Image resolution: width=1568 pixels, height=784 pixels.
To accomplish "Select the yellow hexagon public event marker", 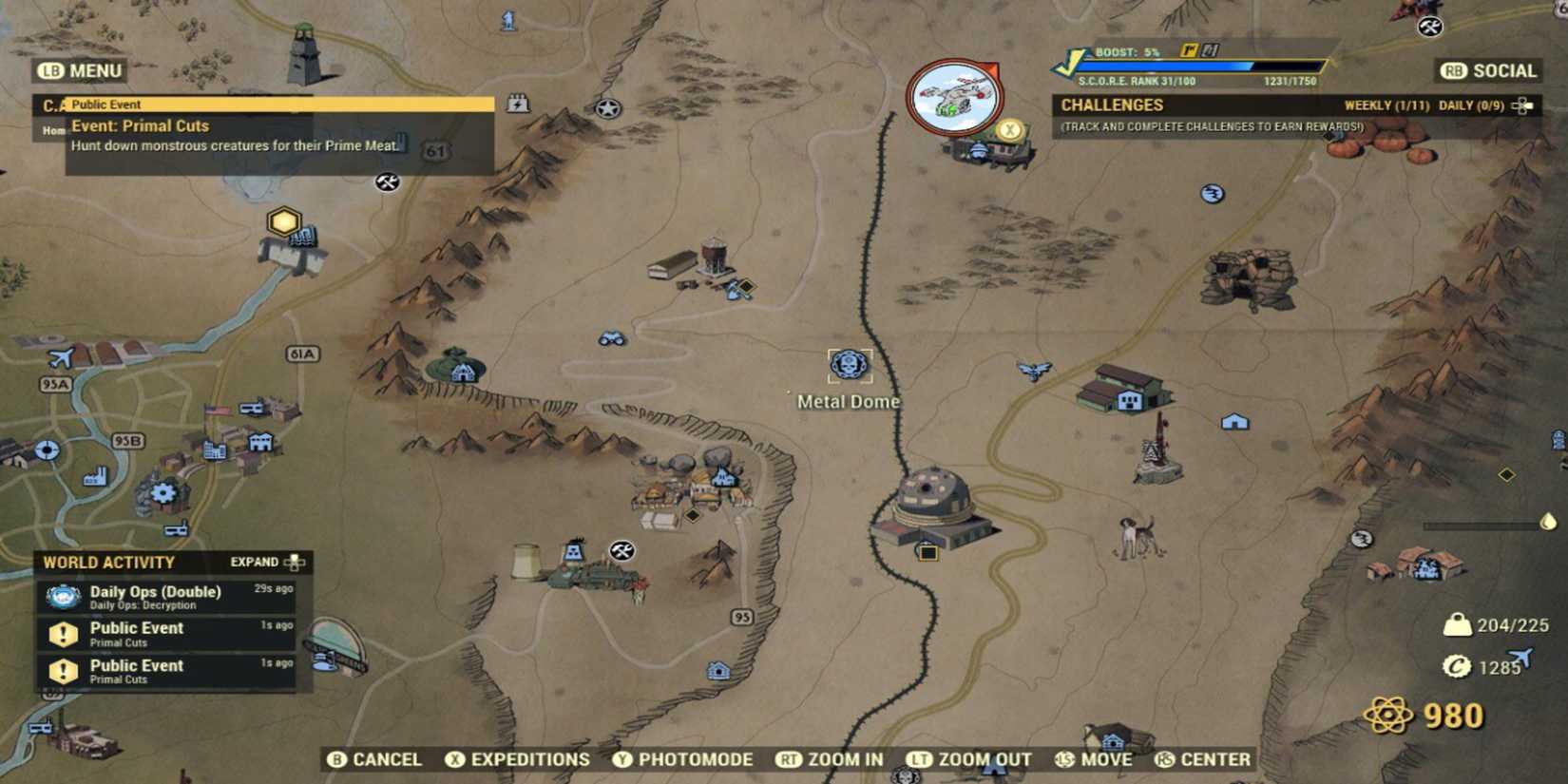I will click(282, 221).
